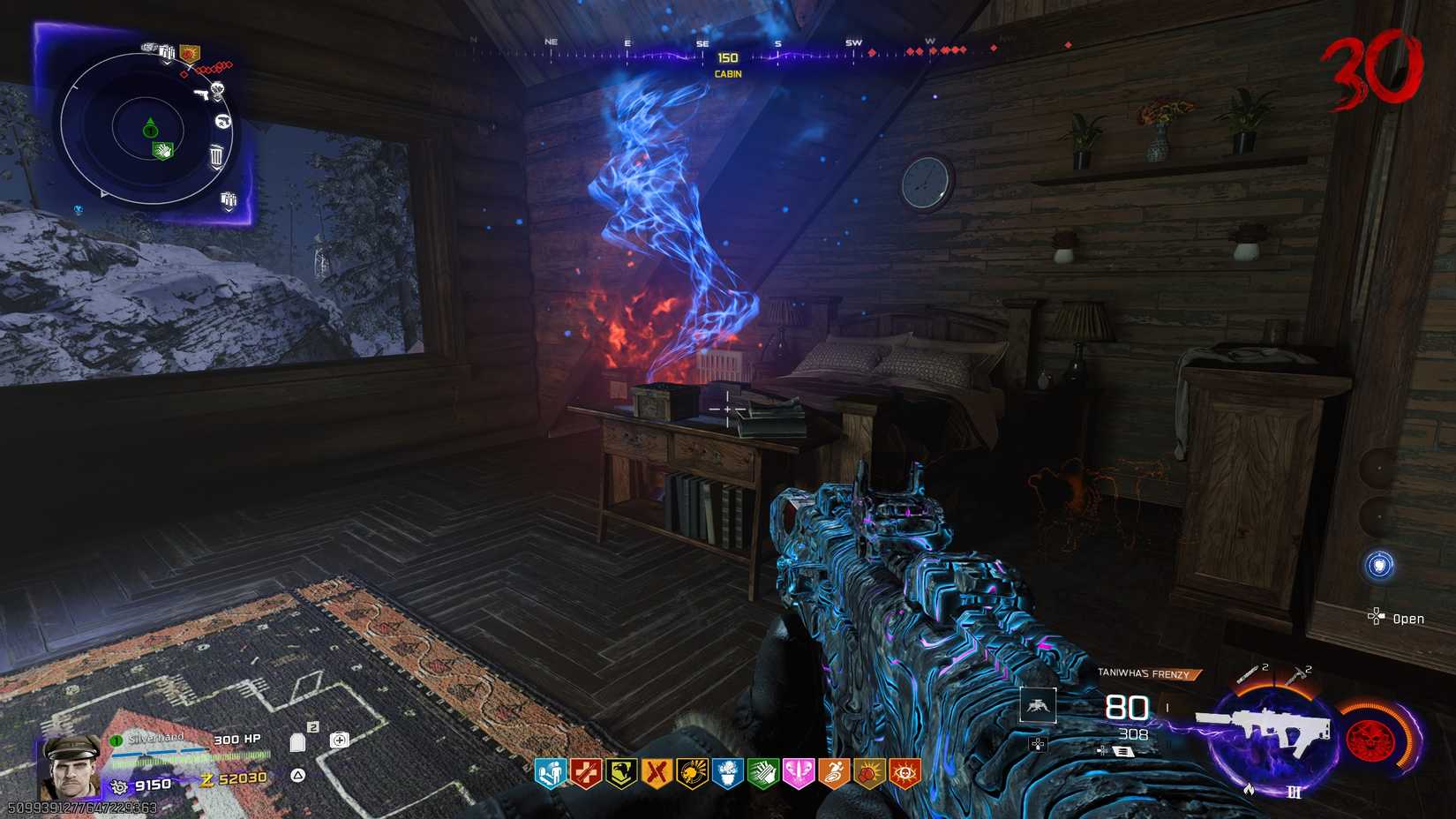Select the TANIWHA'S FRENZY weapon name banner
The image size is (1456, 819).
point(1147,672)
